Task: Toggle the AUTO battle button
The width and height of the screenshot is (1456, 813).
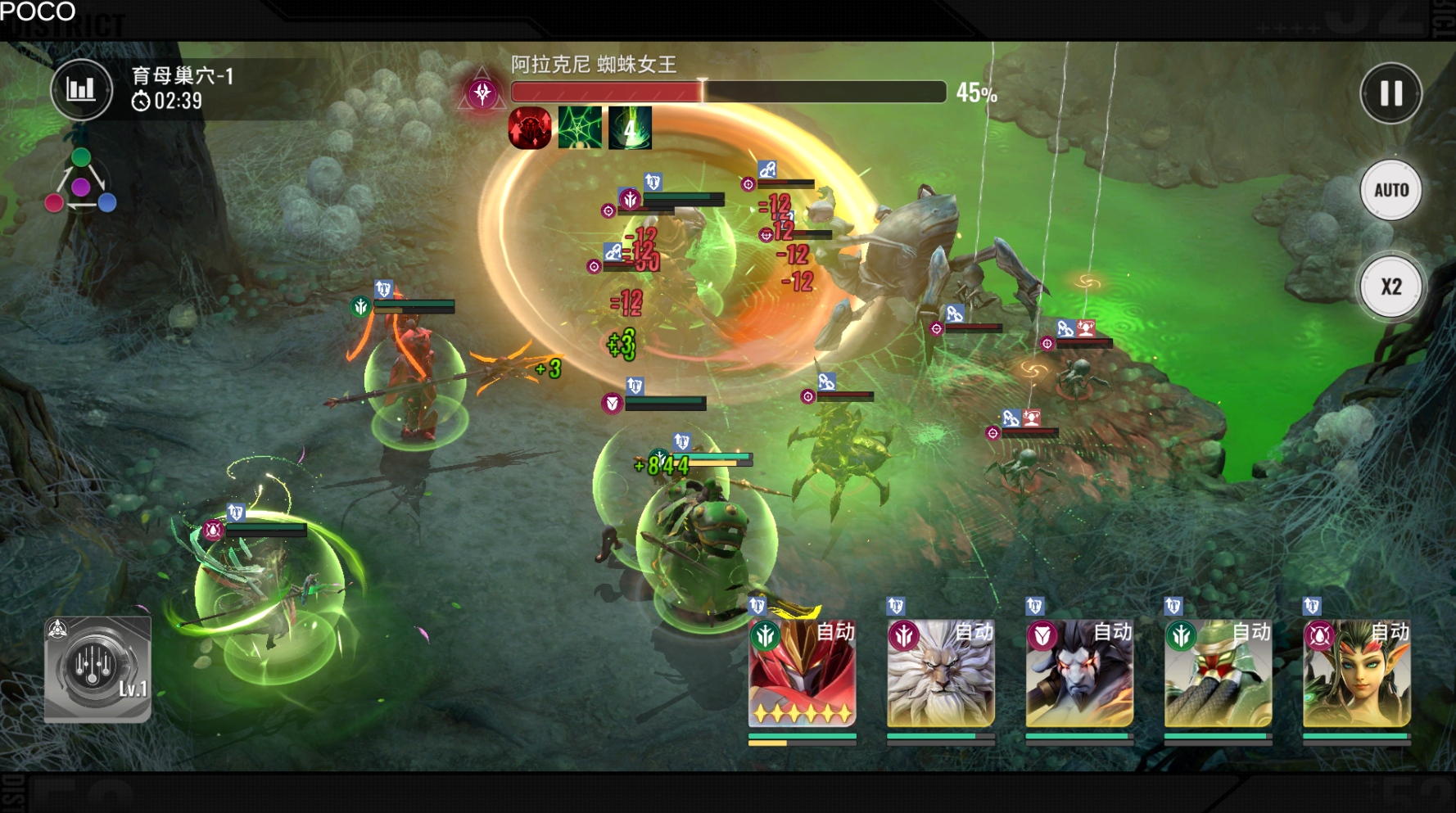Action: [1390, 190]
